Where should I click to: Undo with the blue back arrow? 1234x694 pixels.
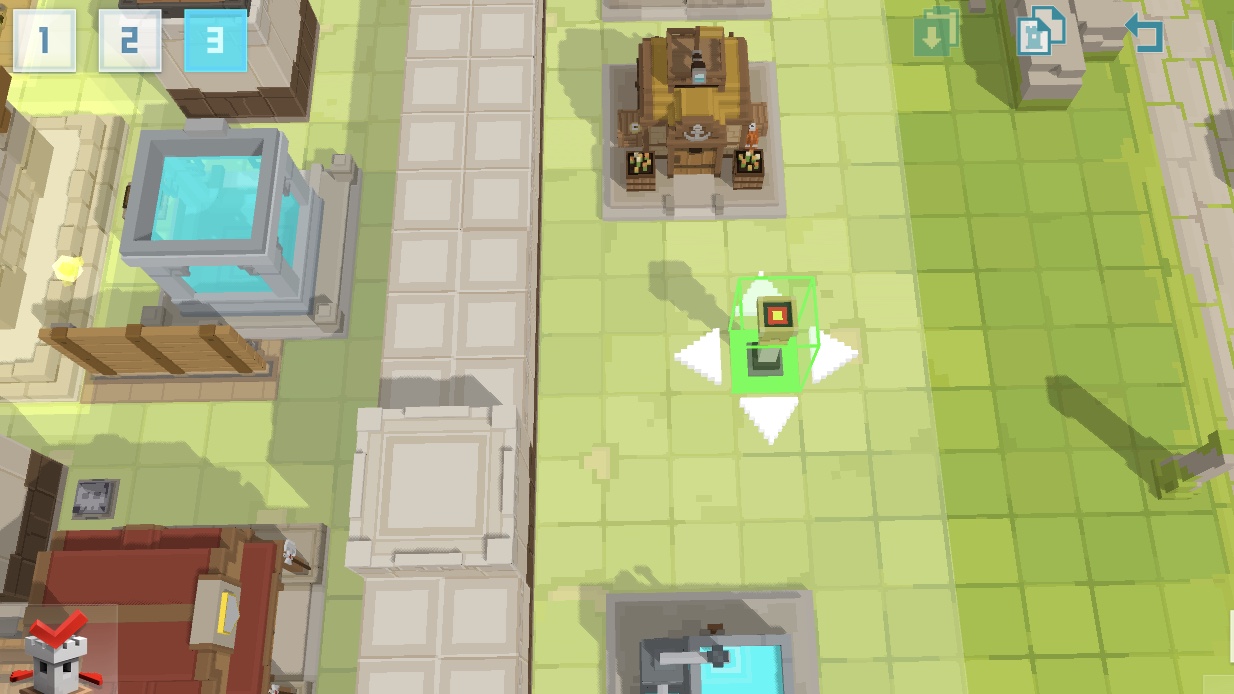tap(1144, 34)
